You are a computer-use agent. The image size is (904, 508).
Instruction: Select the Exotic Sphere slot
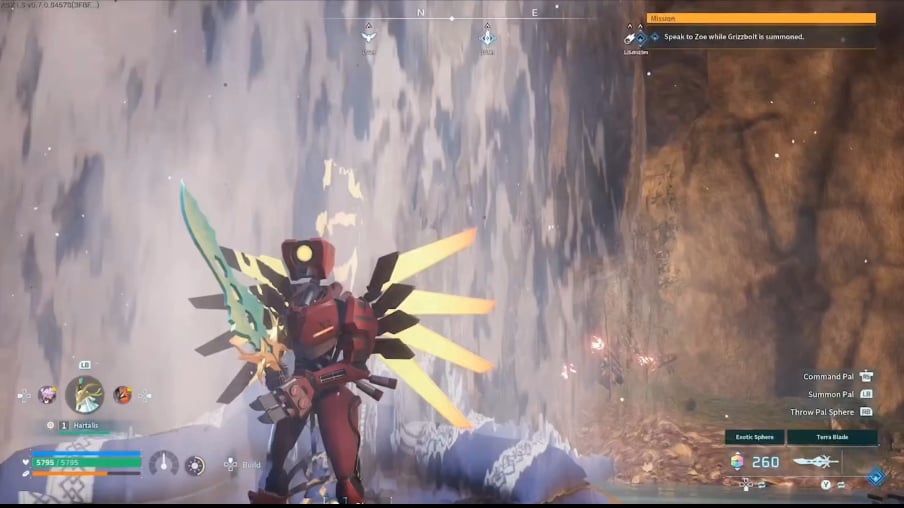click(737, 461)
